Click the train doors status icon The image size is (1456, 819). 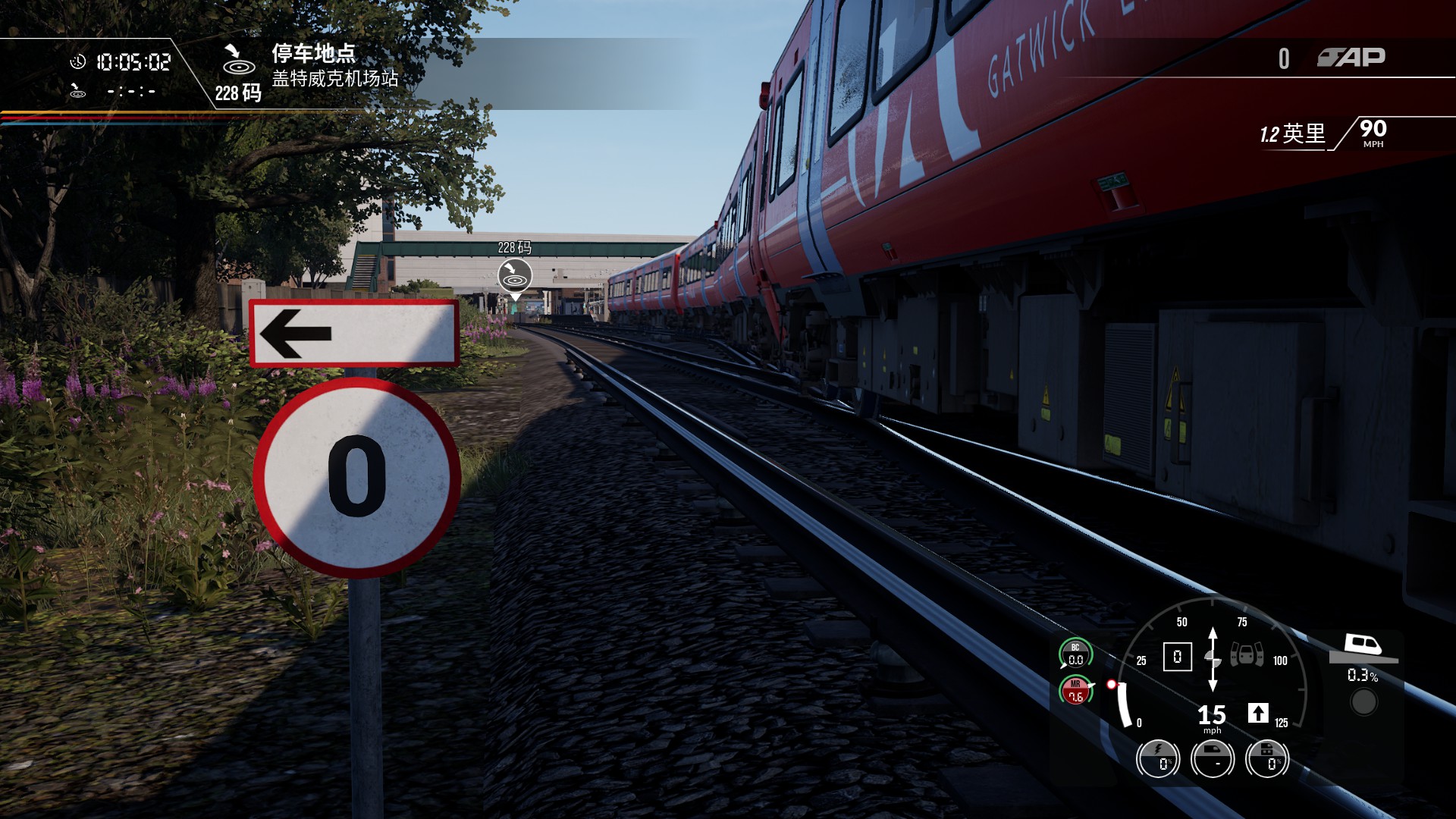coord(1246,654)
